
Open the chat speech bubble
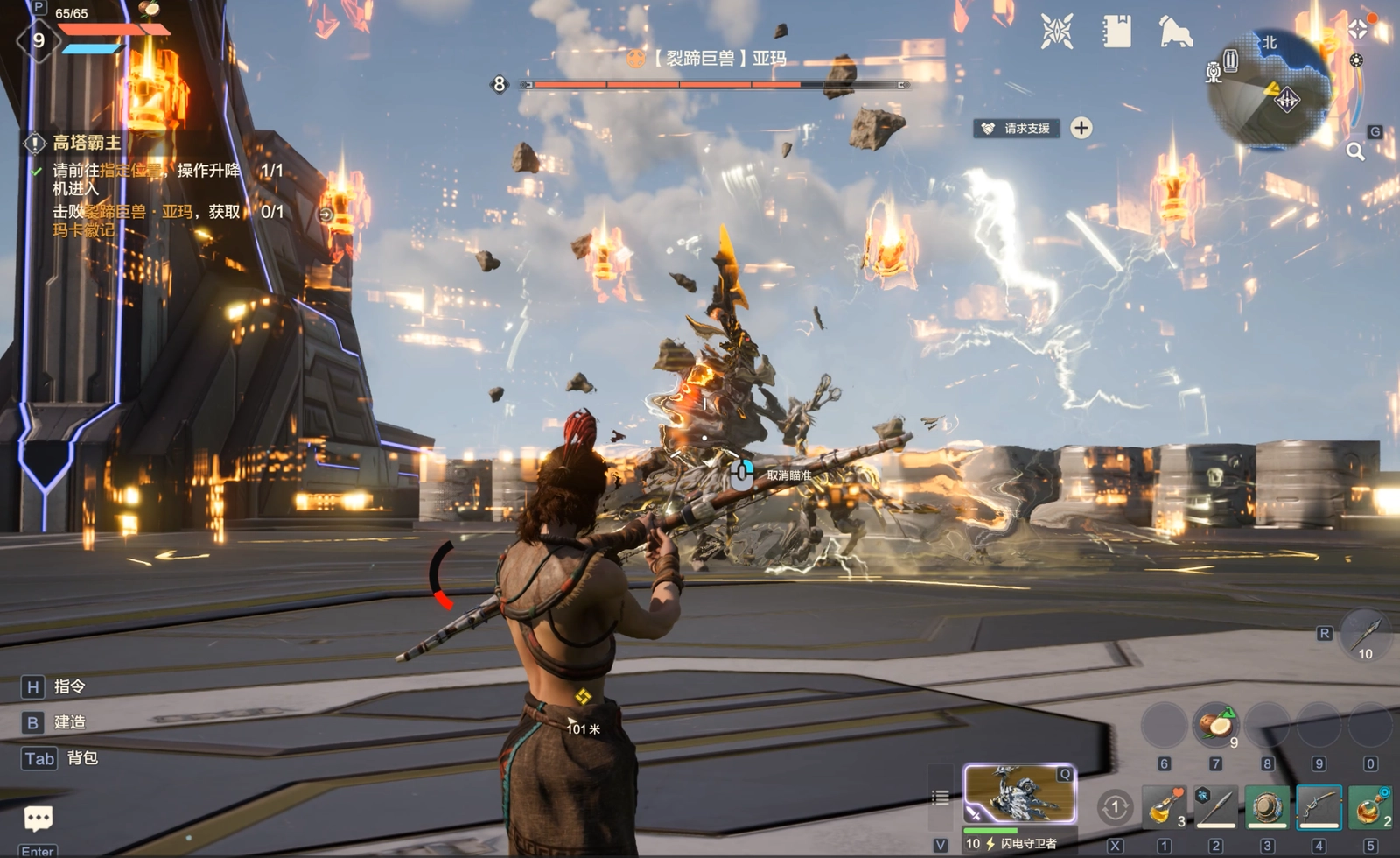click(38, 819)
